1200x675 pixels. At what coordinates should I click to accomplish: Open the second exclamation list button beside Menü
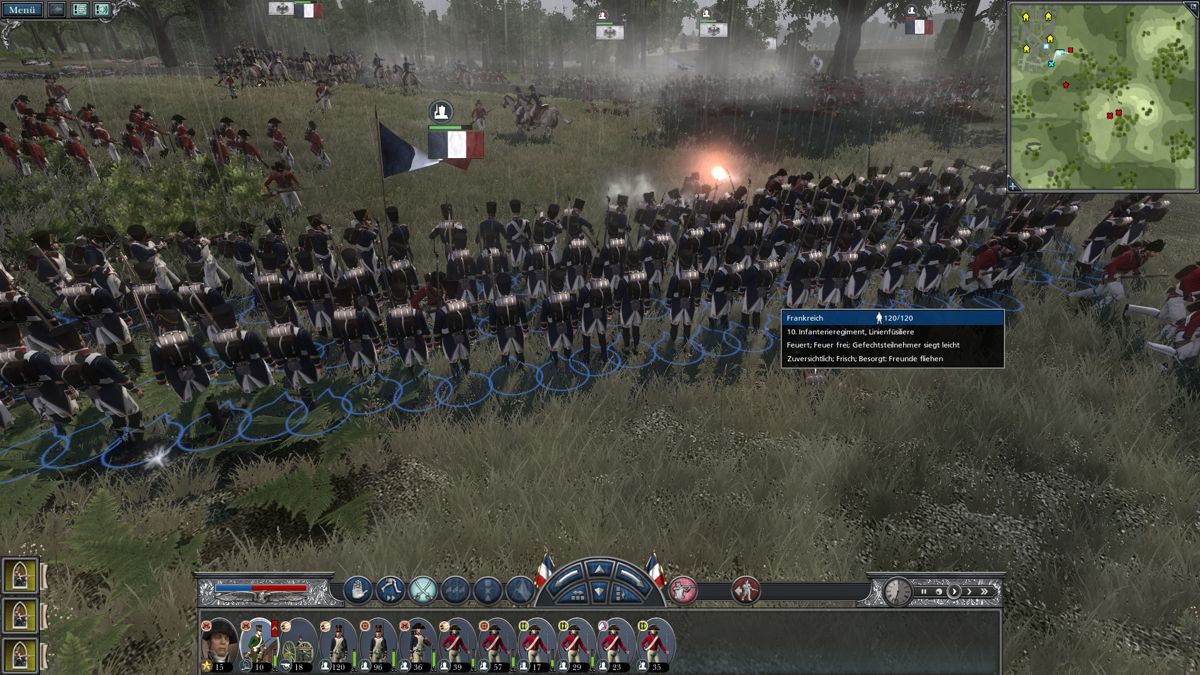[79, 9]
